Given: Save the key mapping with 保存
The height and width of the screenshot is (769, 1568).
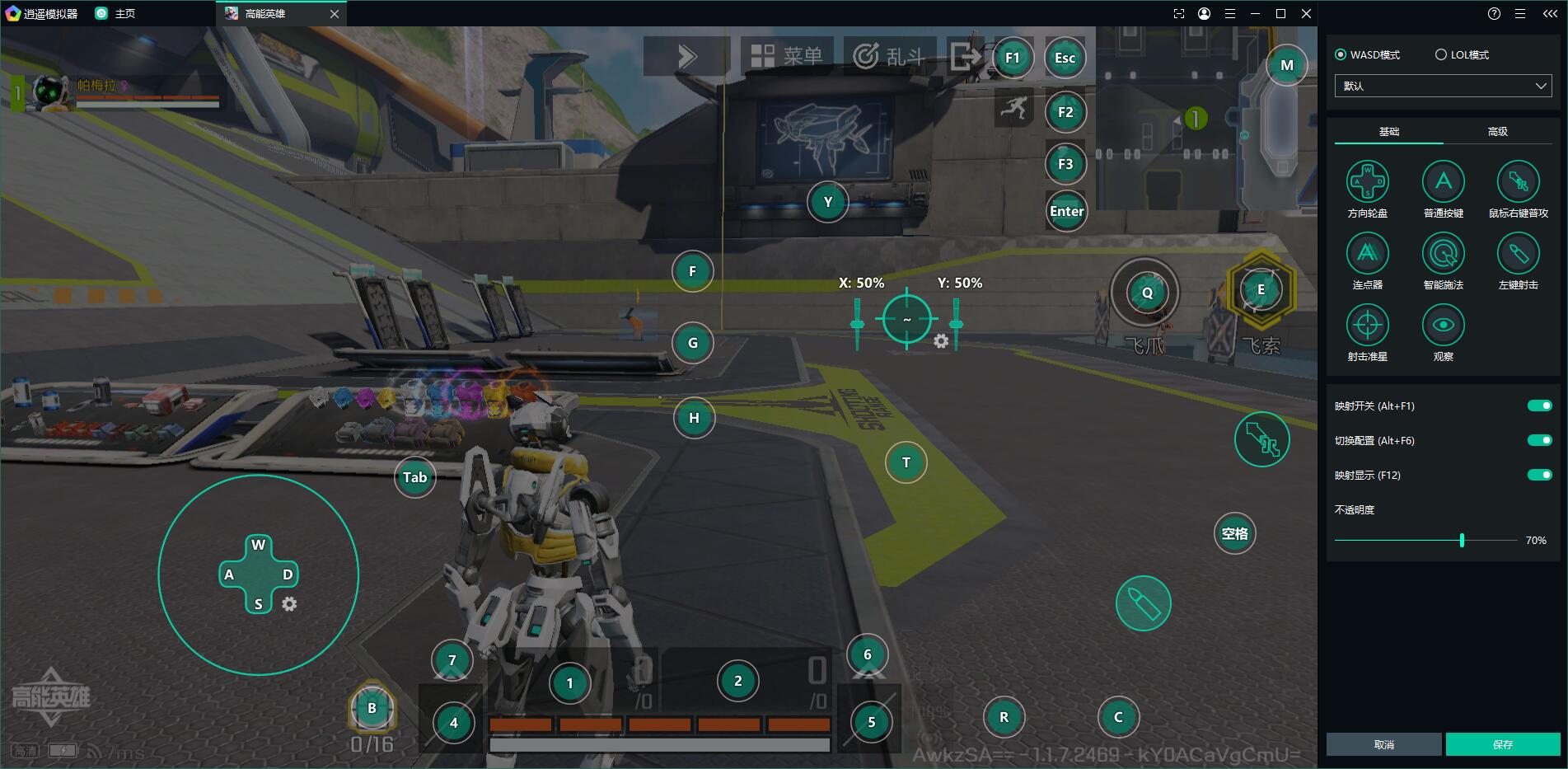Looking at the screenshot, I should (1502, 744).
